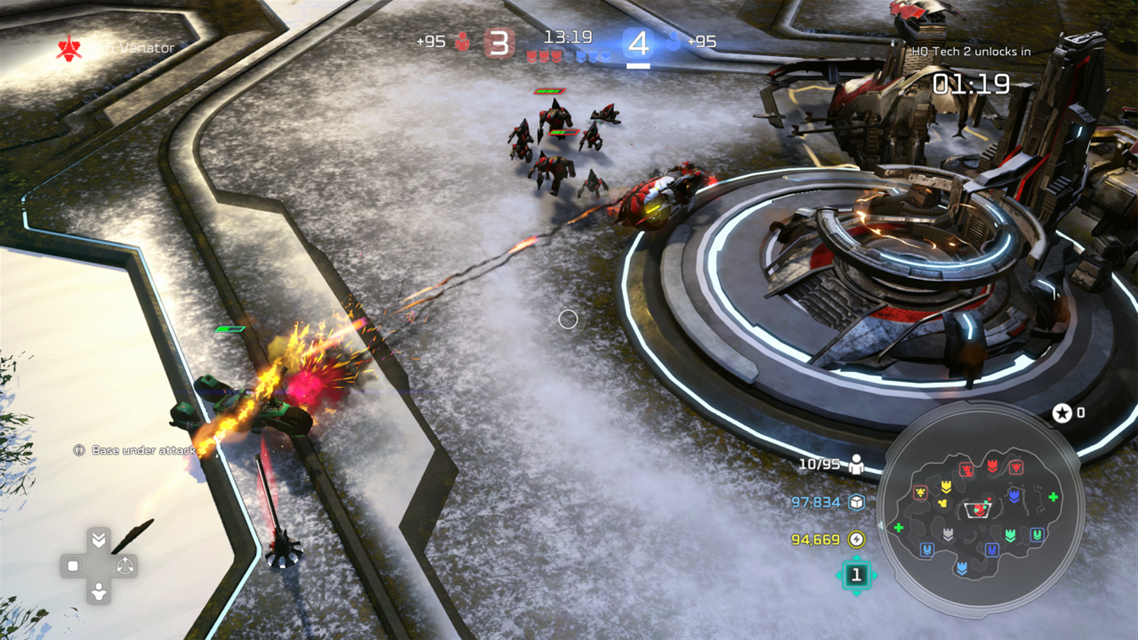The height and width of the screenshot is (640, 1138).
Task: Click the supplies cube icon
Action: point(857,502)
